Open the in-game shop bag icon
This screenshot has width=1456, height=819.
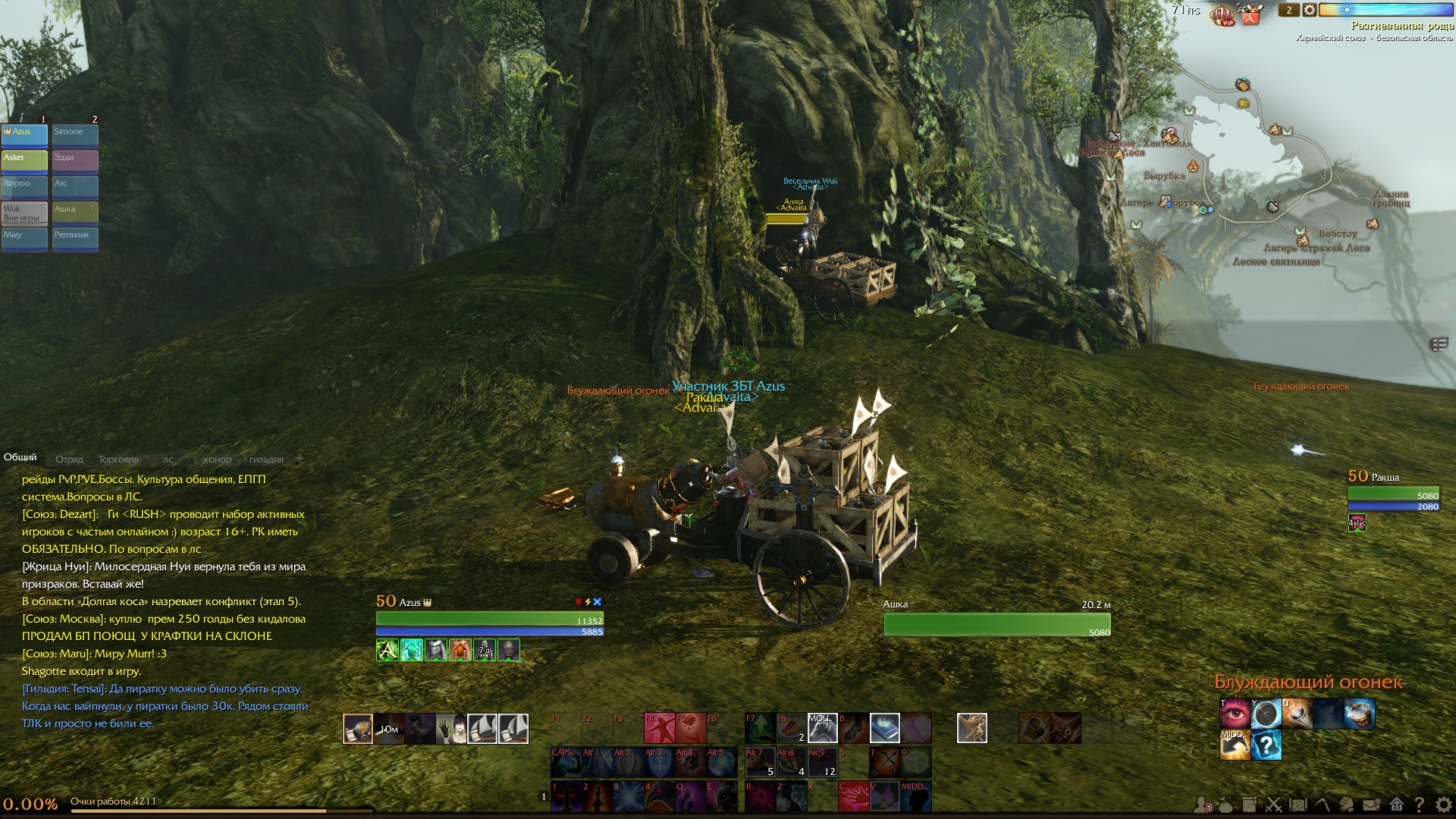pyautogui.click(x=1250, y=14)
